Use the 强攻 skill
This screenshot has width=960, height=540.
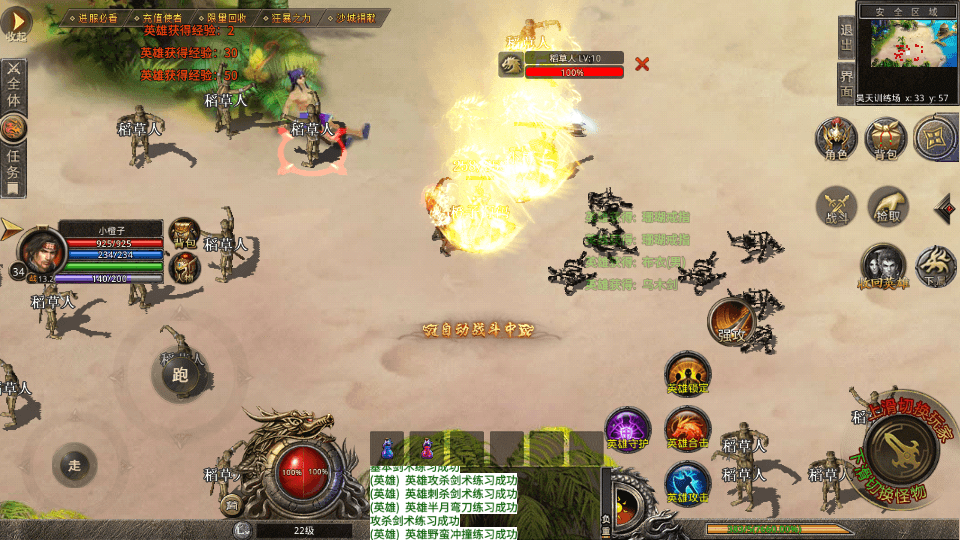pos(732,321)
